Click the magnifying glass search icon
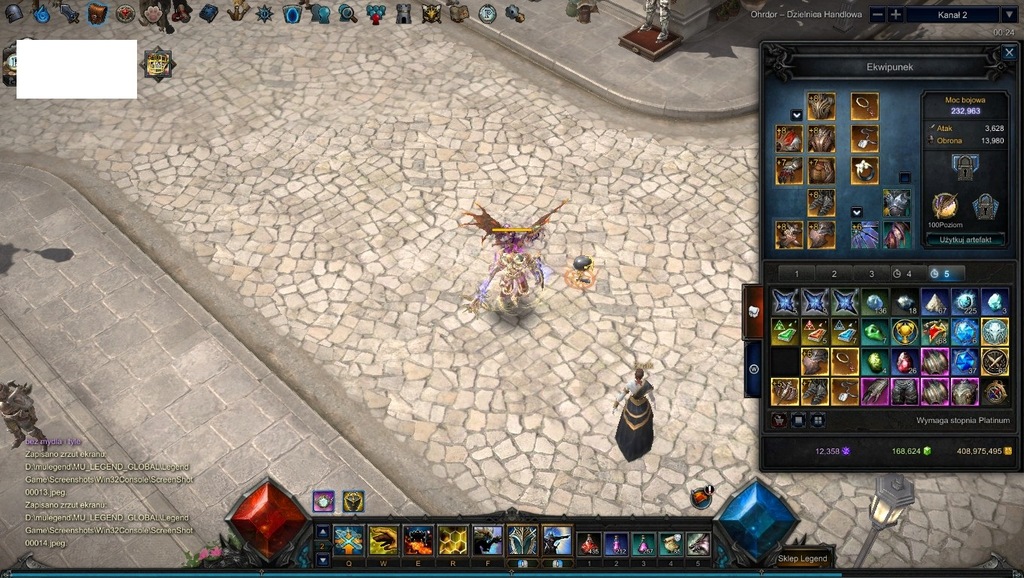 pyautogui.click(x=347, y=13)
